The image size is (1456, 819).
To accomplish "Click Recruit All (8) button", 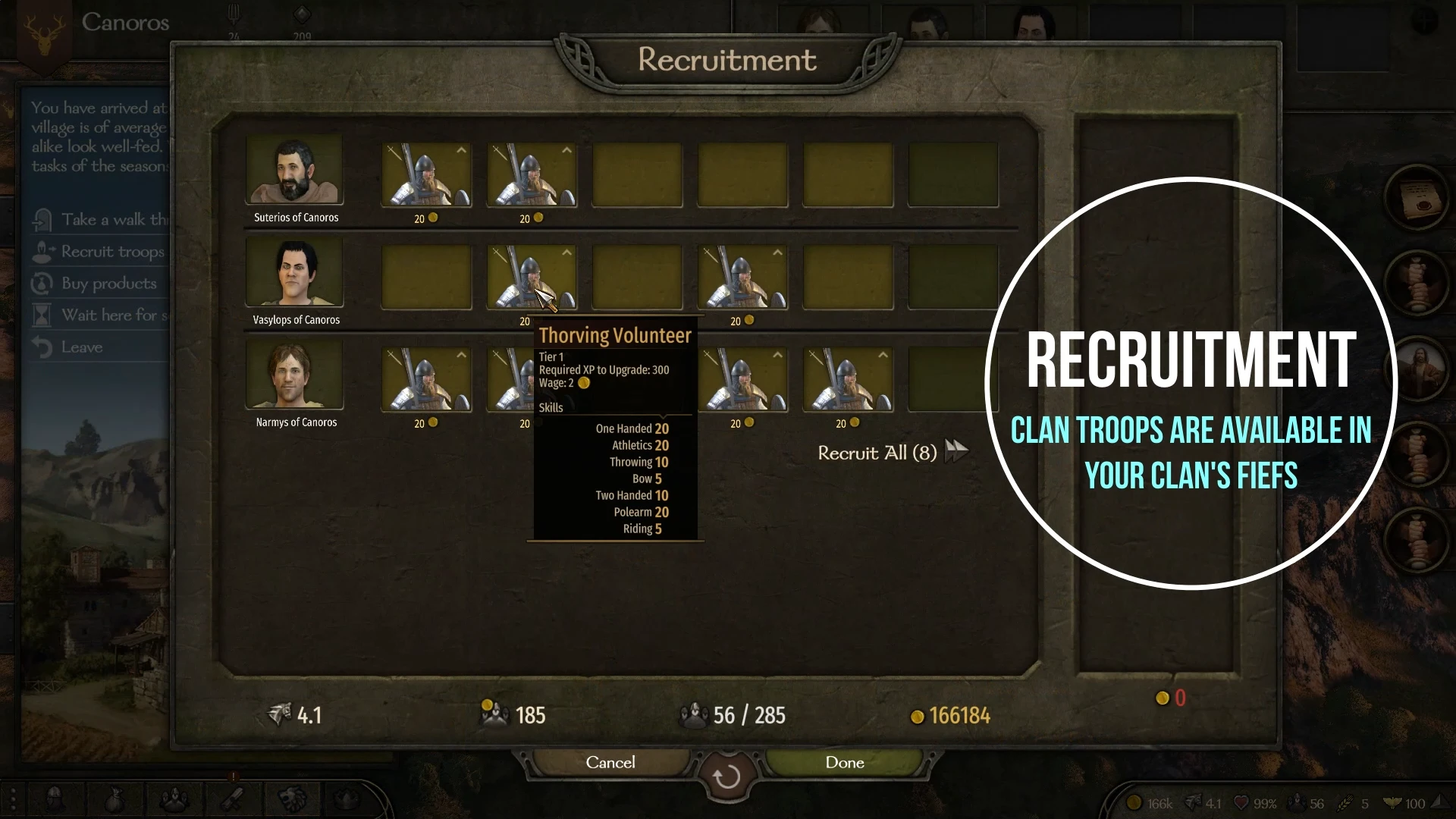I will coord(892,453).
